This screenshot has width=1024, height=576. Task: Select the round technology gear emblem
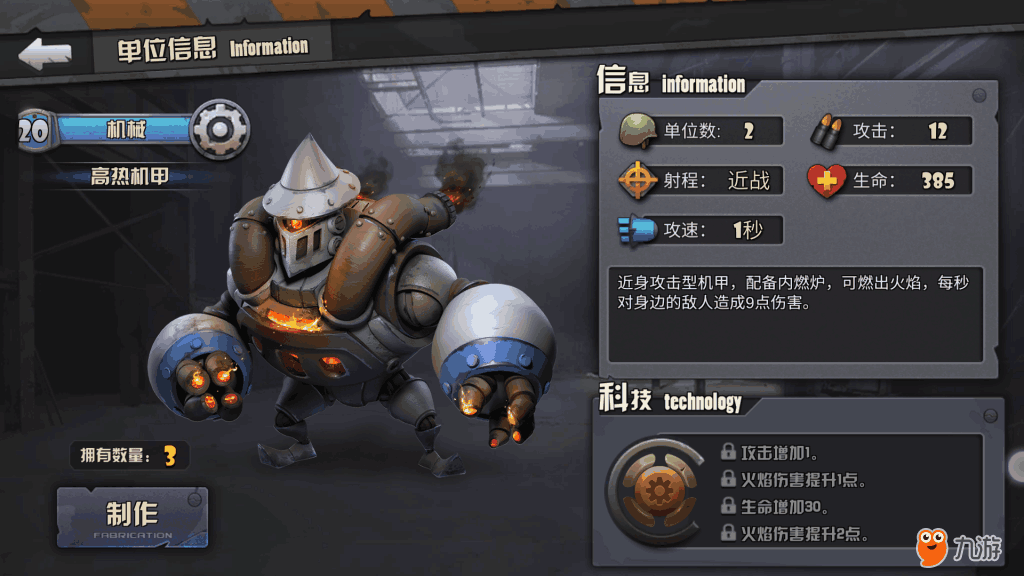(656, 490)
